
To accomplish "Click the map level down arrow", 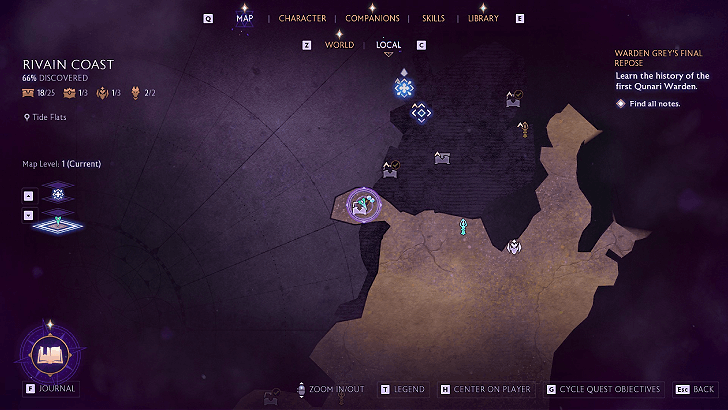I will [29, 214].
